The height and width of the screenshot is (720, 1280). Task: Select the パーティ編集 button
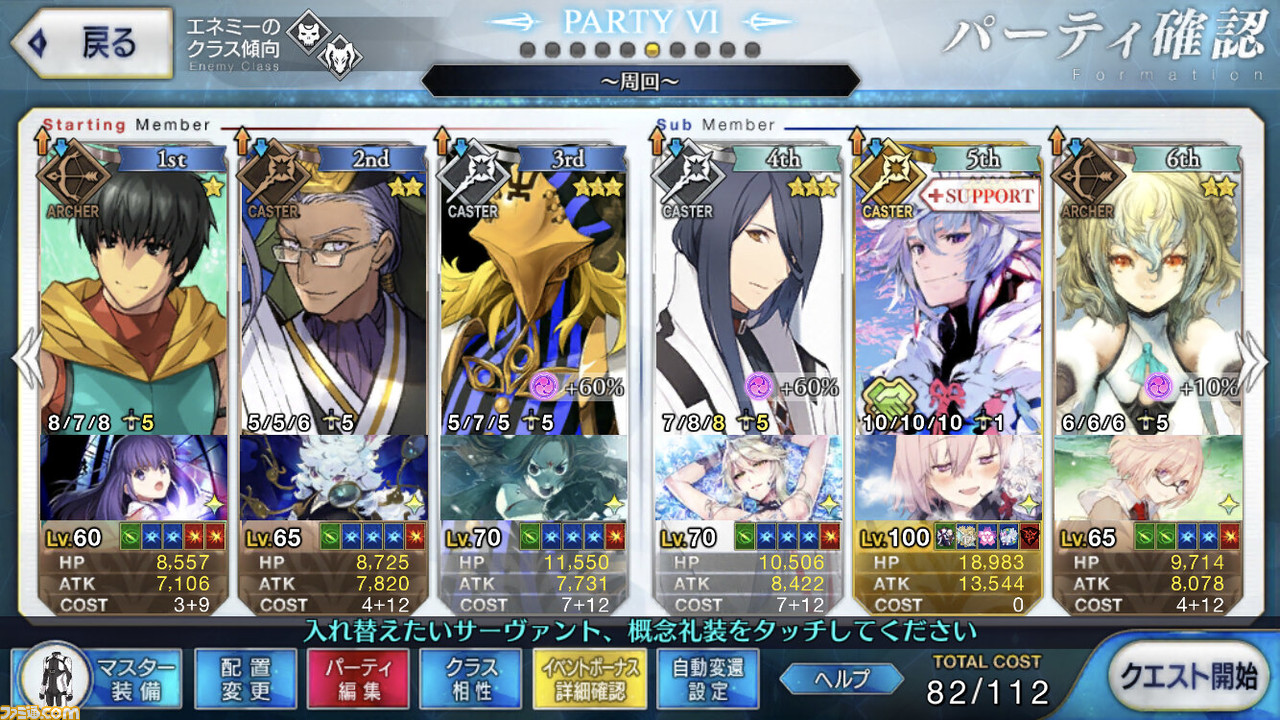coord(357,679)
